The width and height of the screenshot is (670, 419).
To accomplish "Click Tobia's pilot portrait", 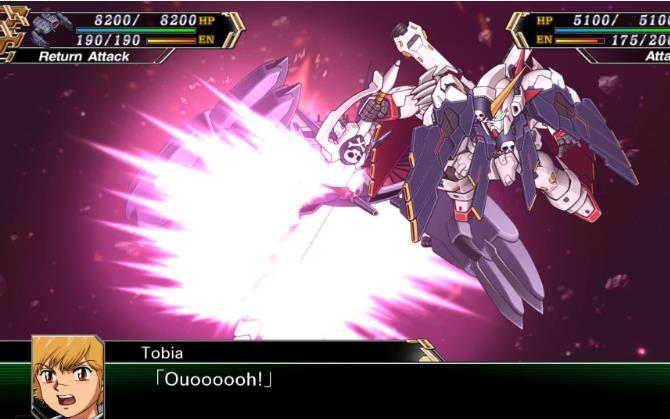I will click(68, 377).
